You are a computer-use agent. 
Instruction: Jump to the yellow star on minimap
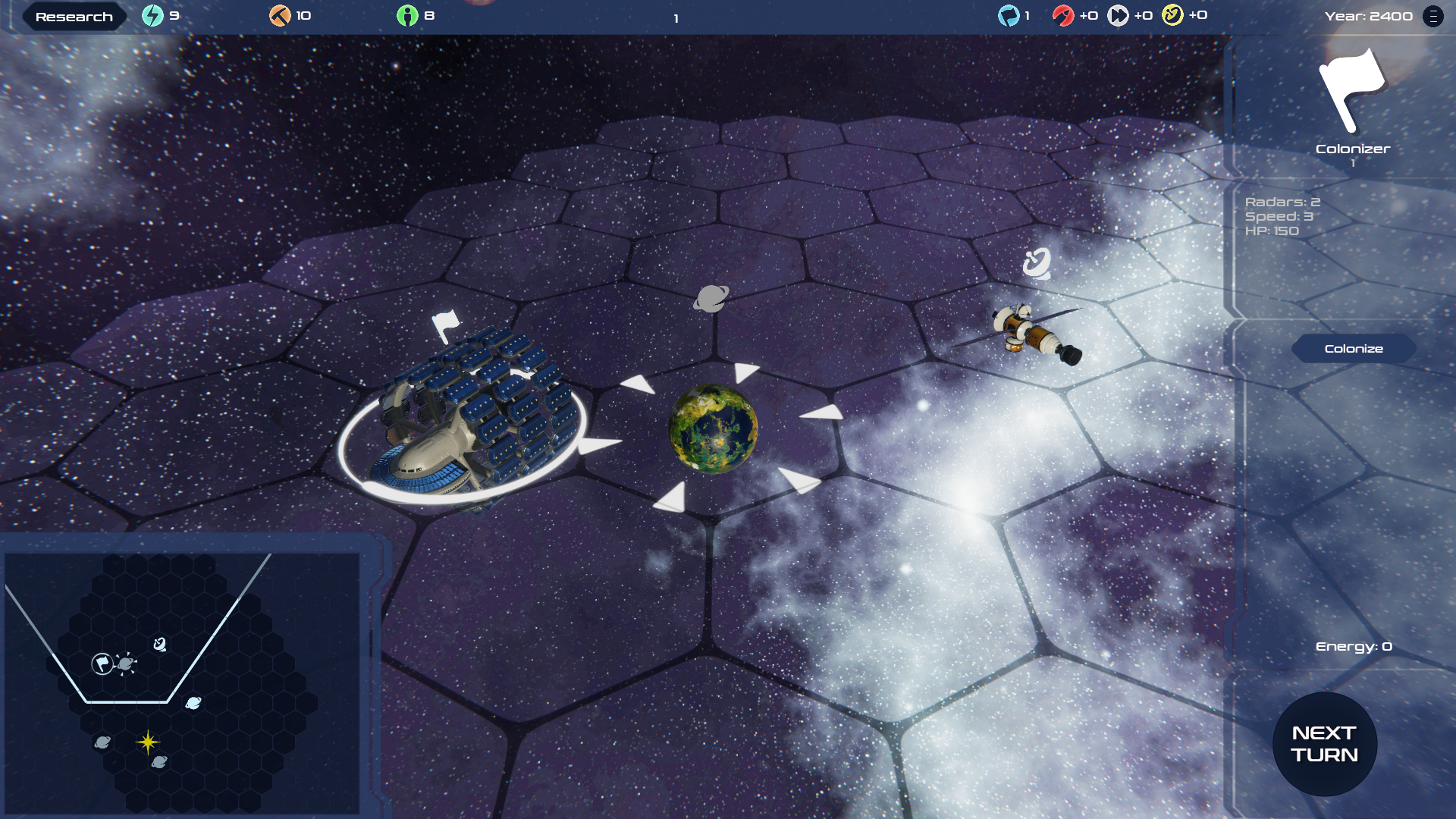pos(148,742)
